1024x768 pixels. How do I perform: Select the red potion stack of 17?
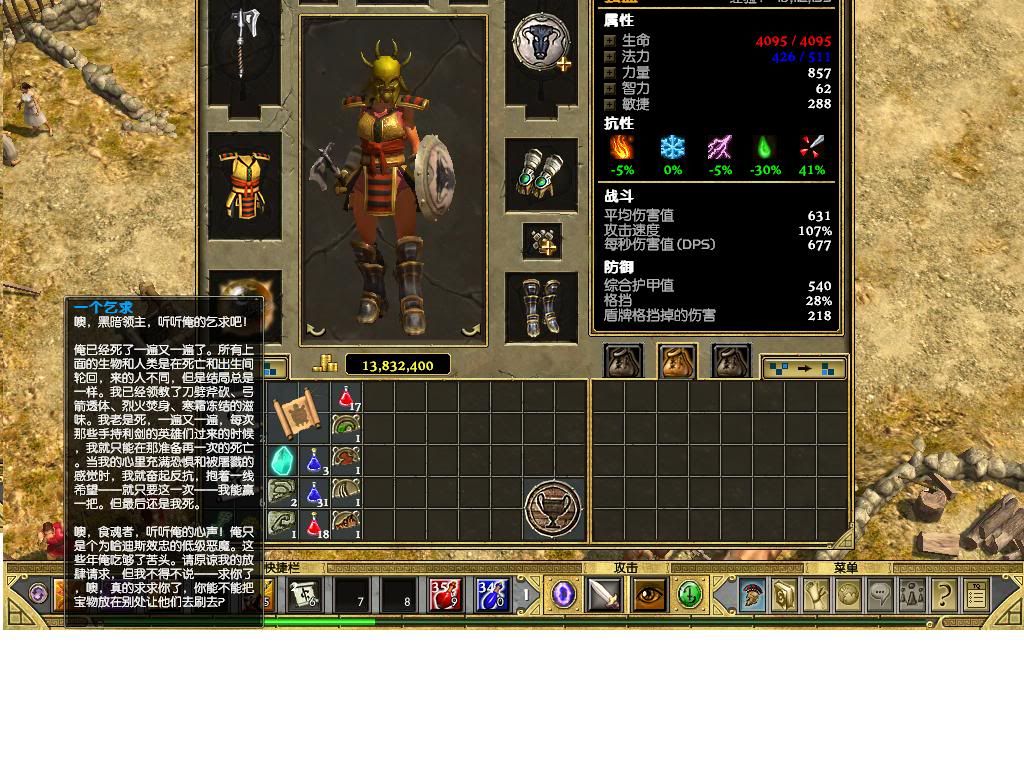pos(346,398)
